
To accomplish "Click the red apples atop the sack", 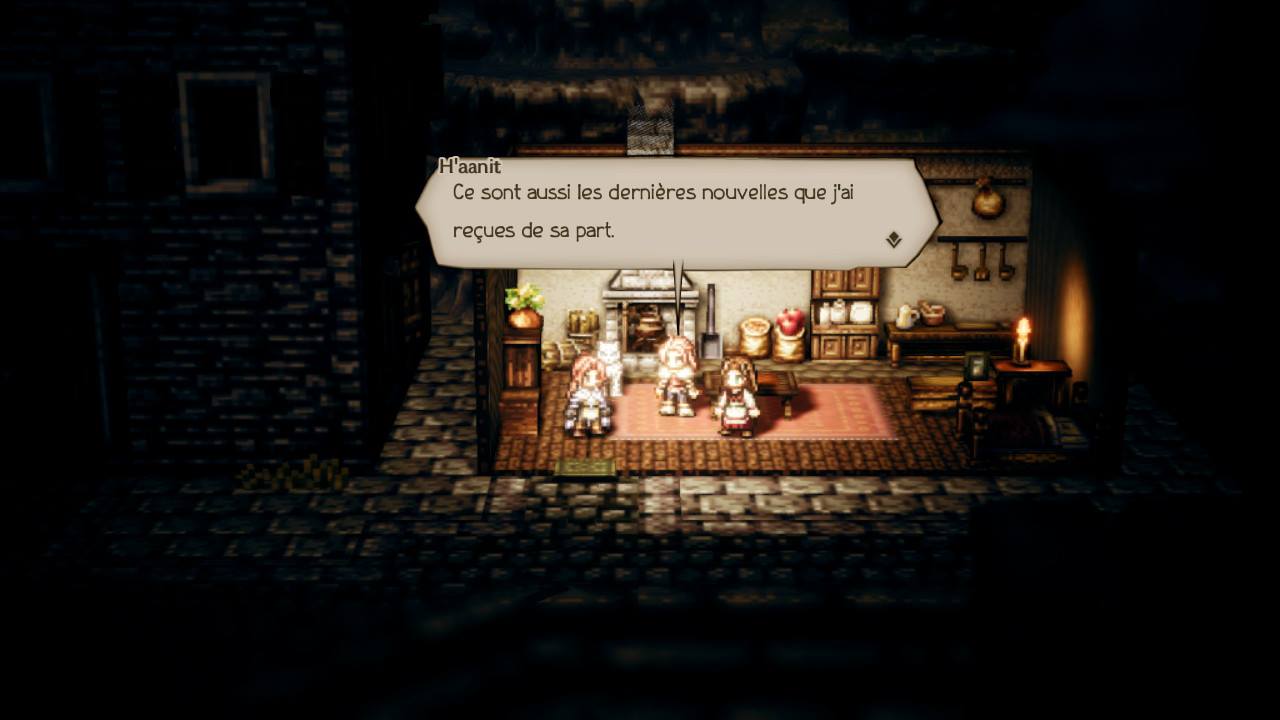I will coord(789,318).
